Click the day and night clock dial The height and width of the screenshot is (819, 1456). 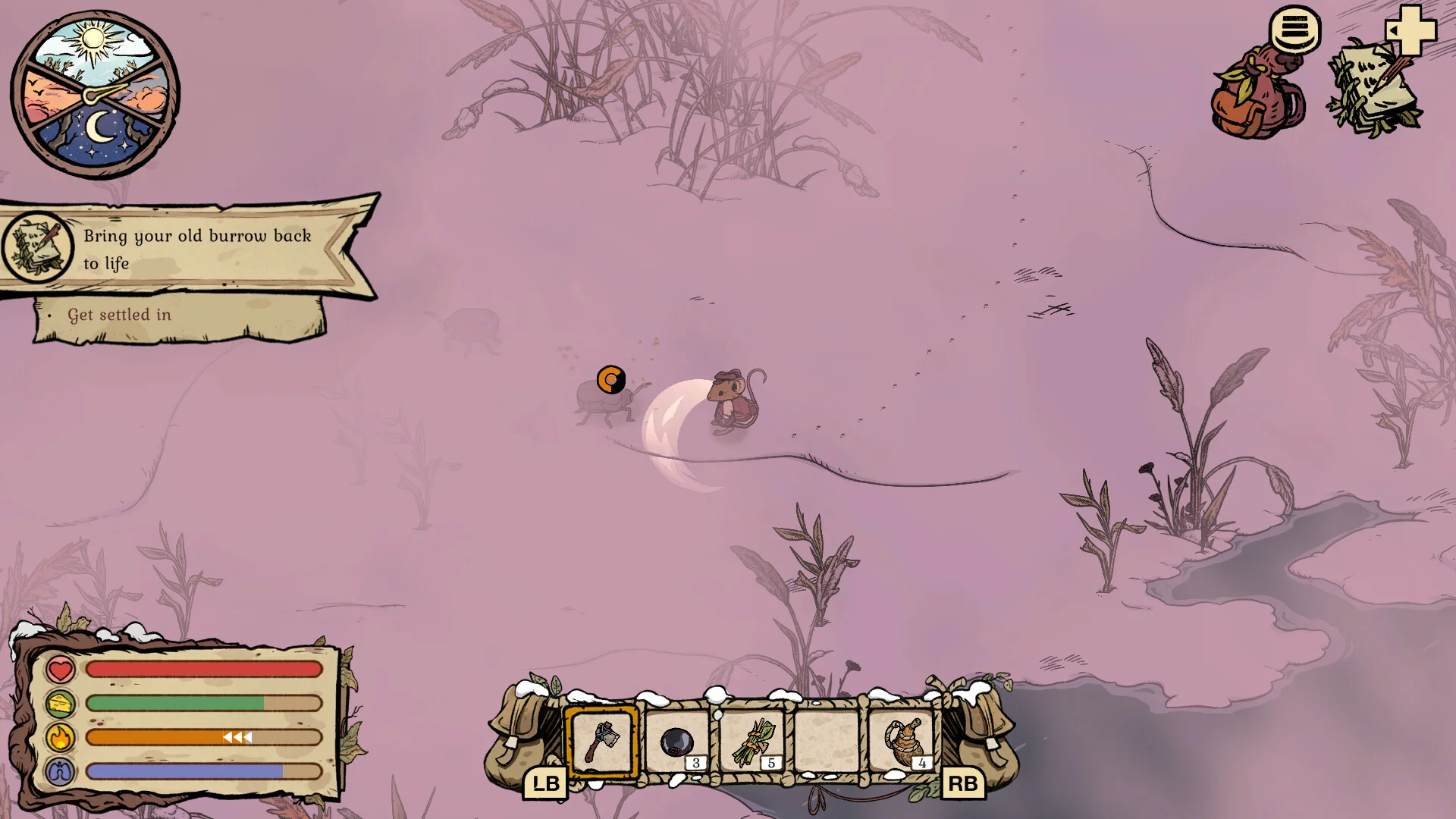(95, 94)
